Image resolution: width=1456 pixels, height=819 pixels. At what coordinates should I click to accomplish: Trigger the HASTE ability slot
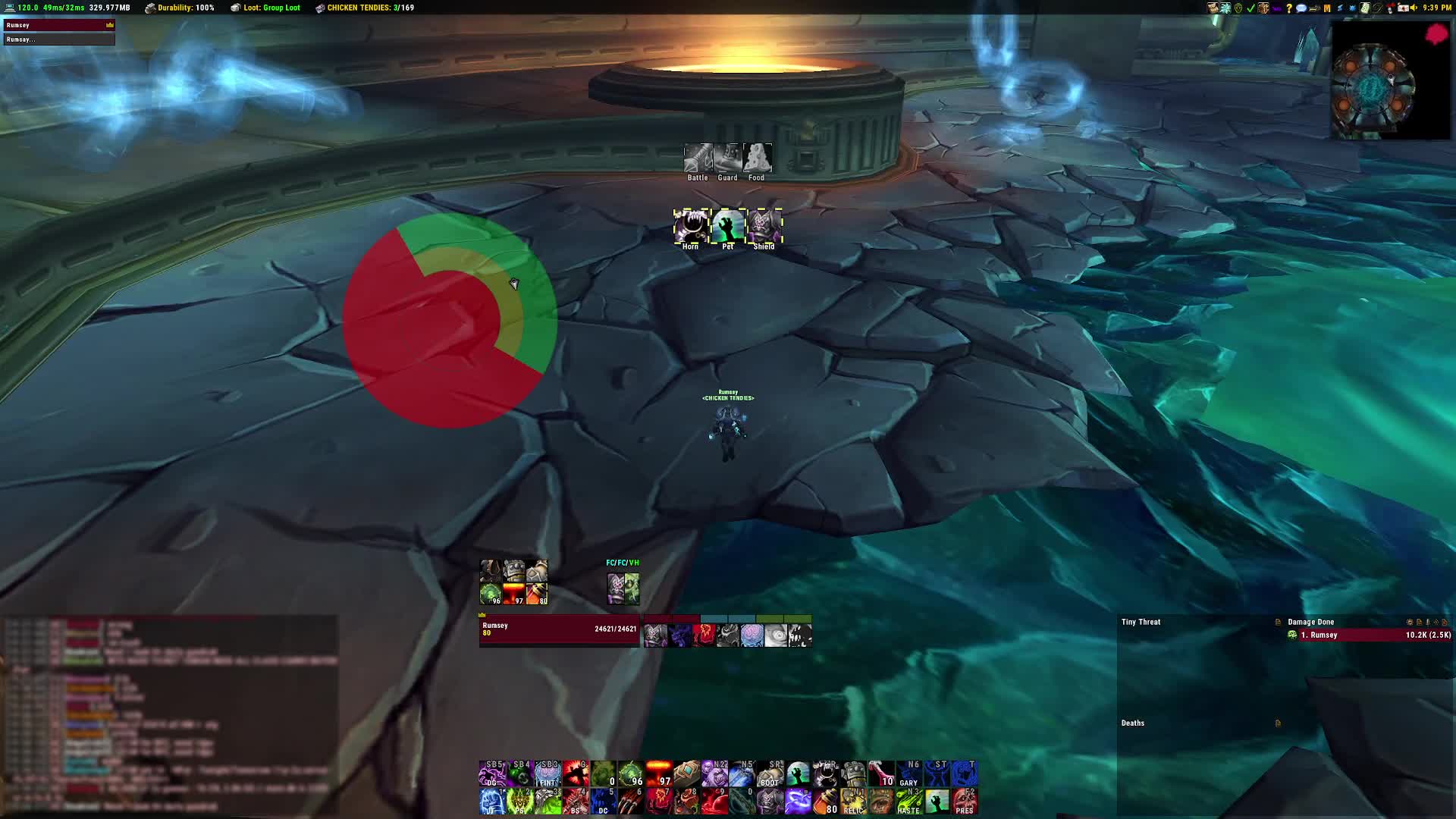click(x=908, y=802)
